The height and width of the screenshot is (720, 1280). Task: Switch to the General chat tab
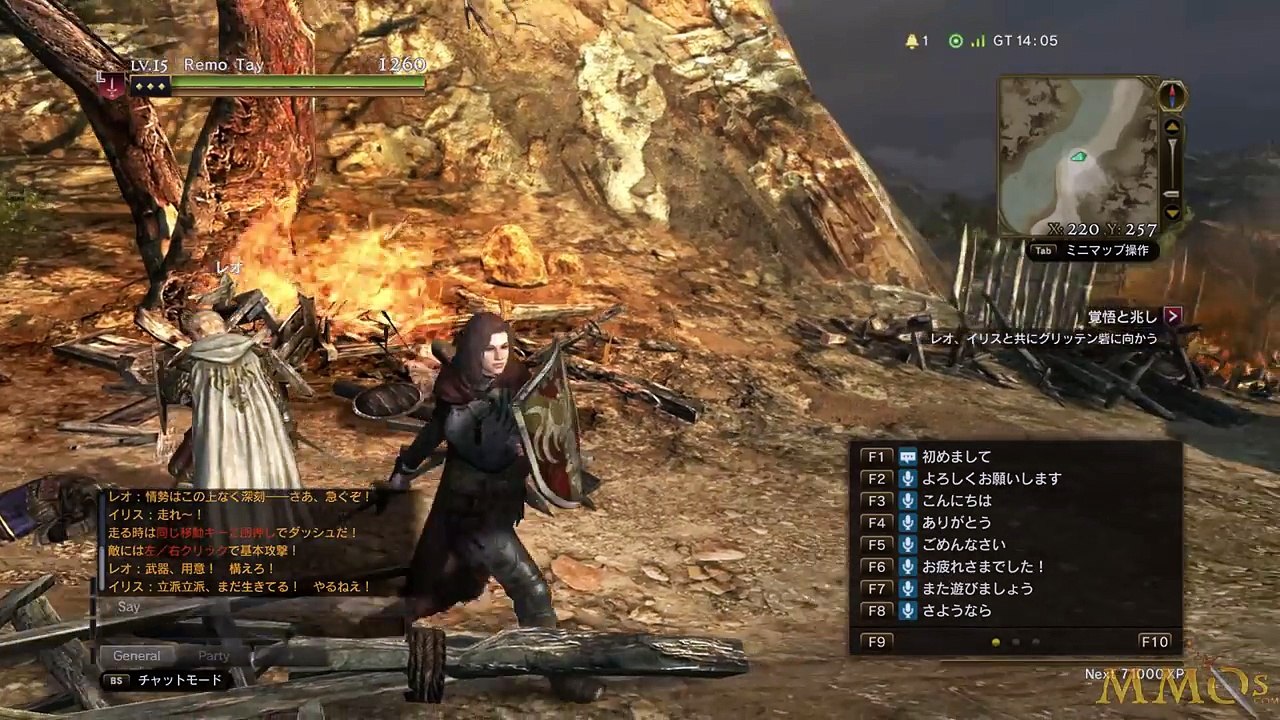137,656
